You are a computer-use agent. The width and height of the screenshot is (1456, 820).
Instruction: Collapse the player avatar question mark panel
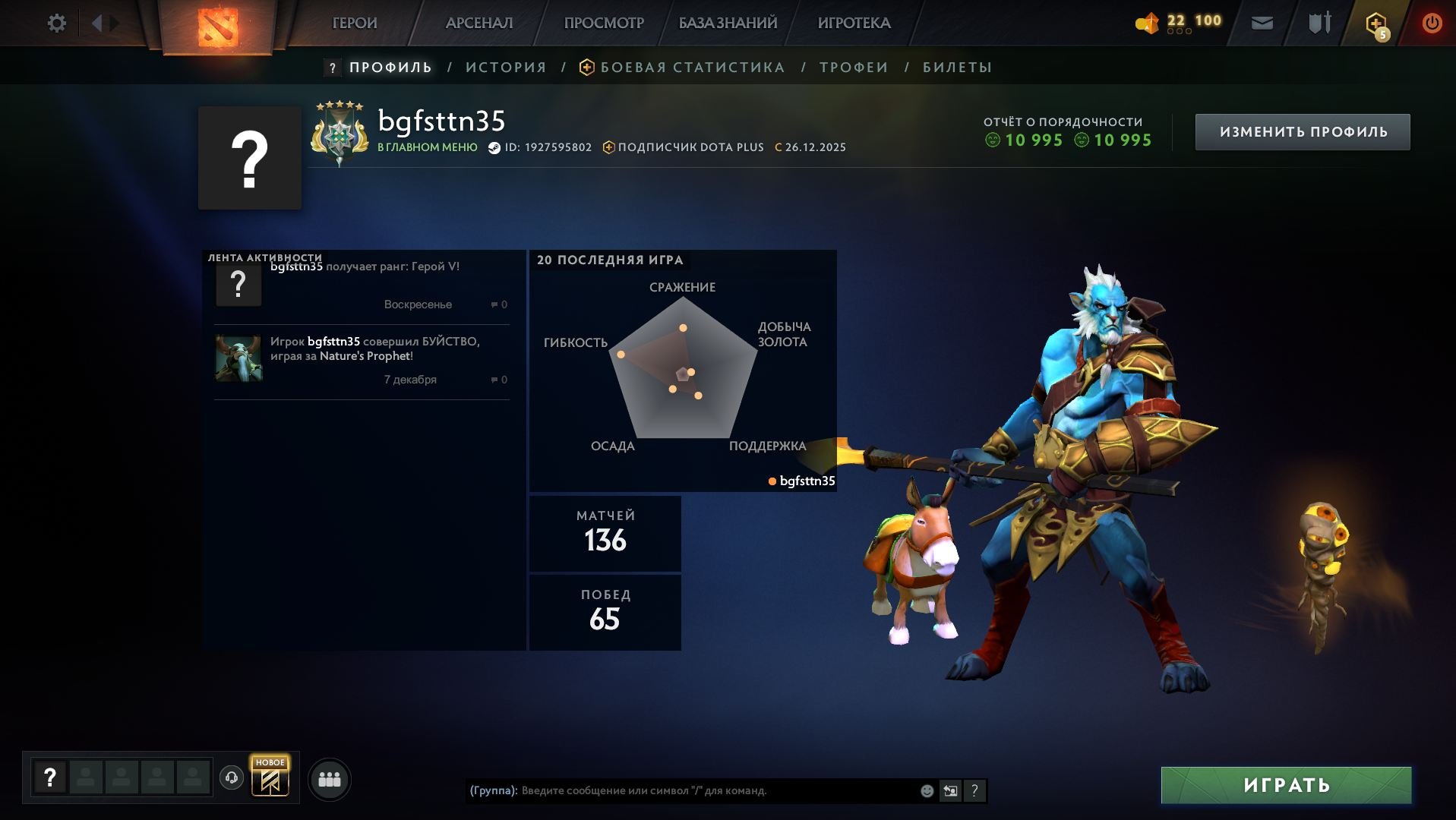251,156
